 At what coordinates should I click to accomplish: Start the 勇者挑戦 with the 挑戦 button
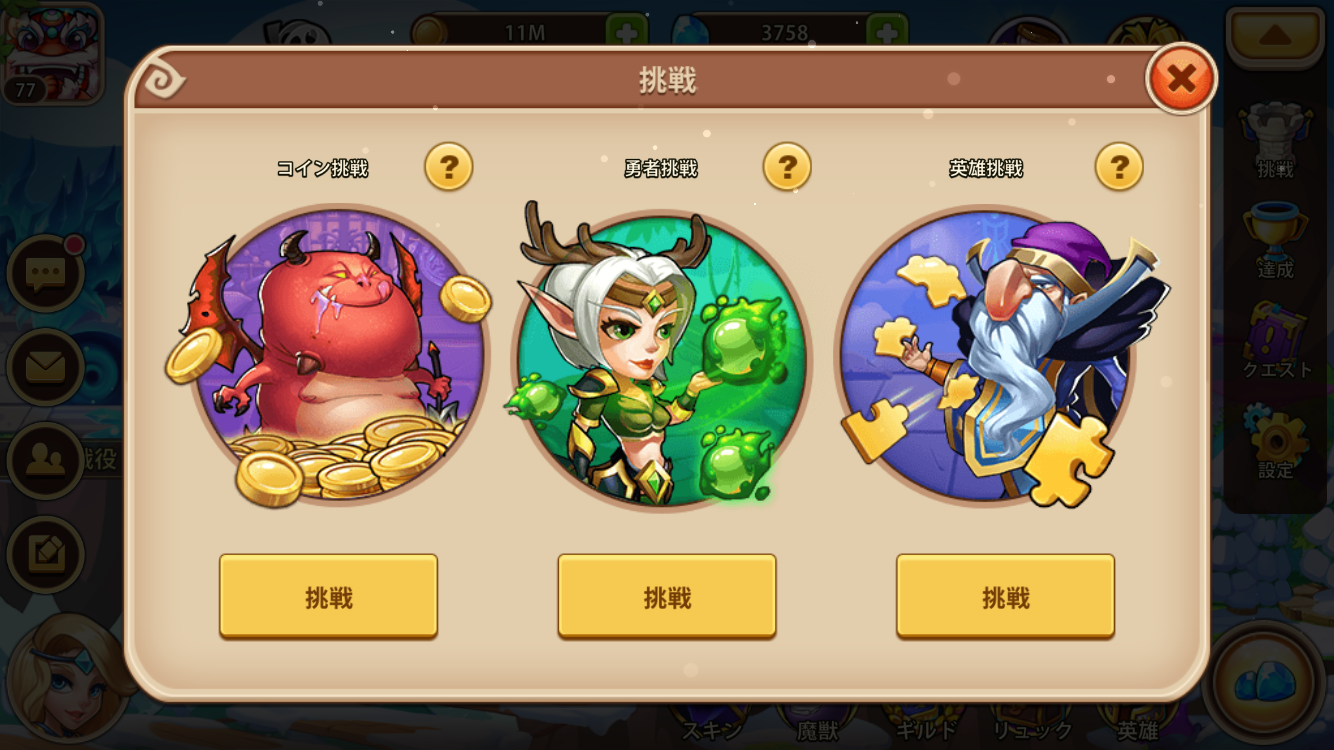pyautogui.click(x=665, y=595)
